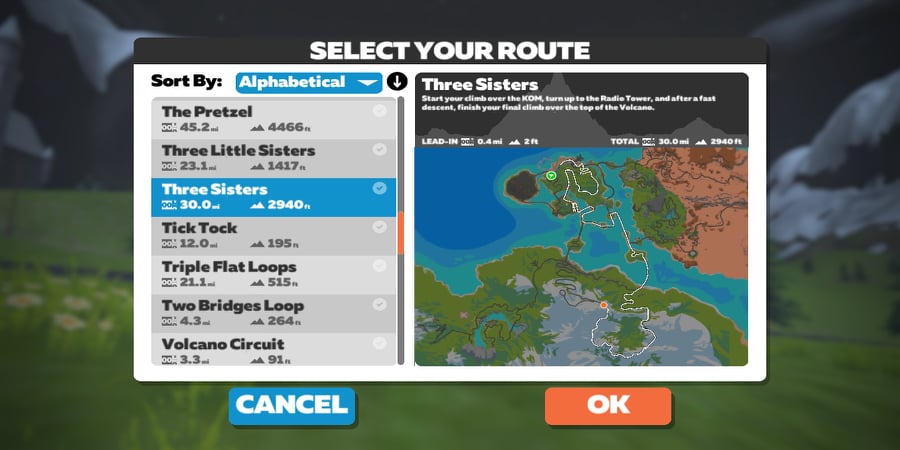
Task: Pick the Volcano Circuit route
Action: (x=273, y=349)
